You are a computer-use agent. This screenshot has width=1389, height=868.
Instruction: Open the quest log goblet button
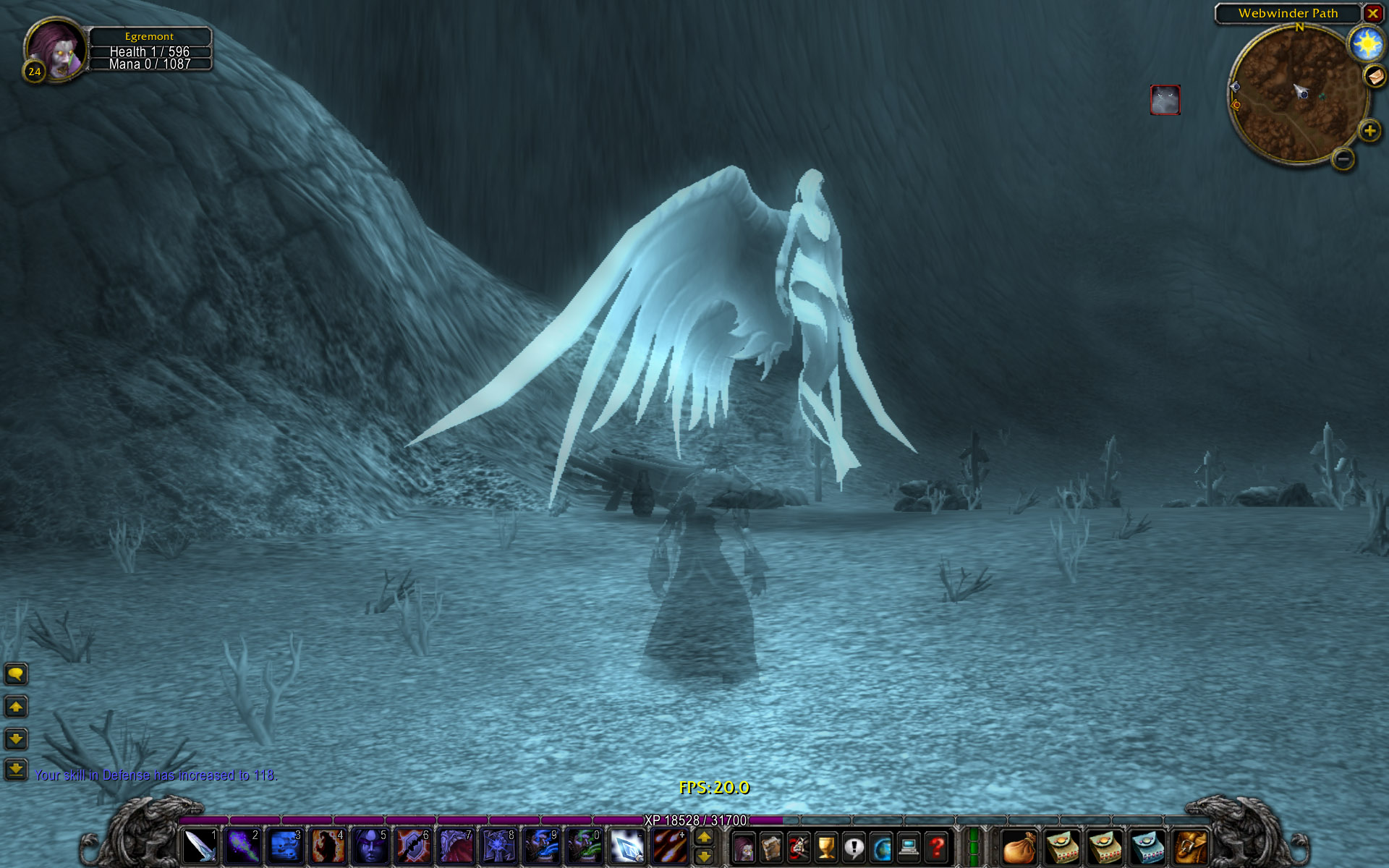826,847
